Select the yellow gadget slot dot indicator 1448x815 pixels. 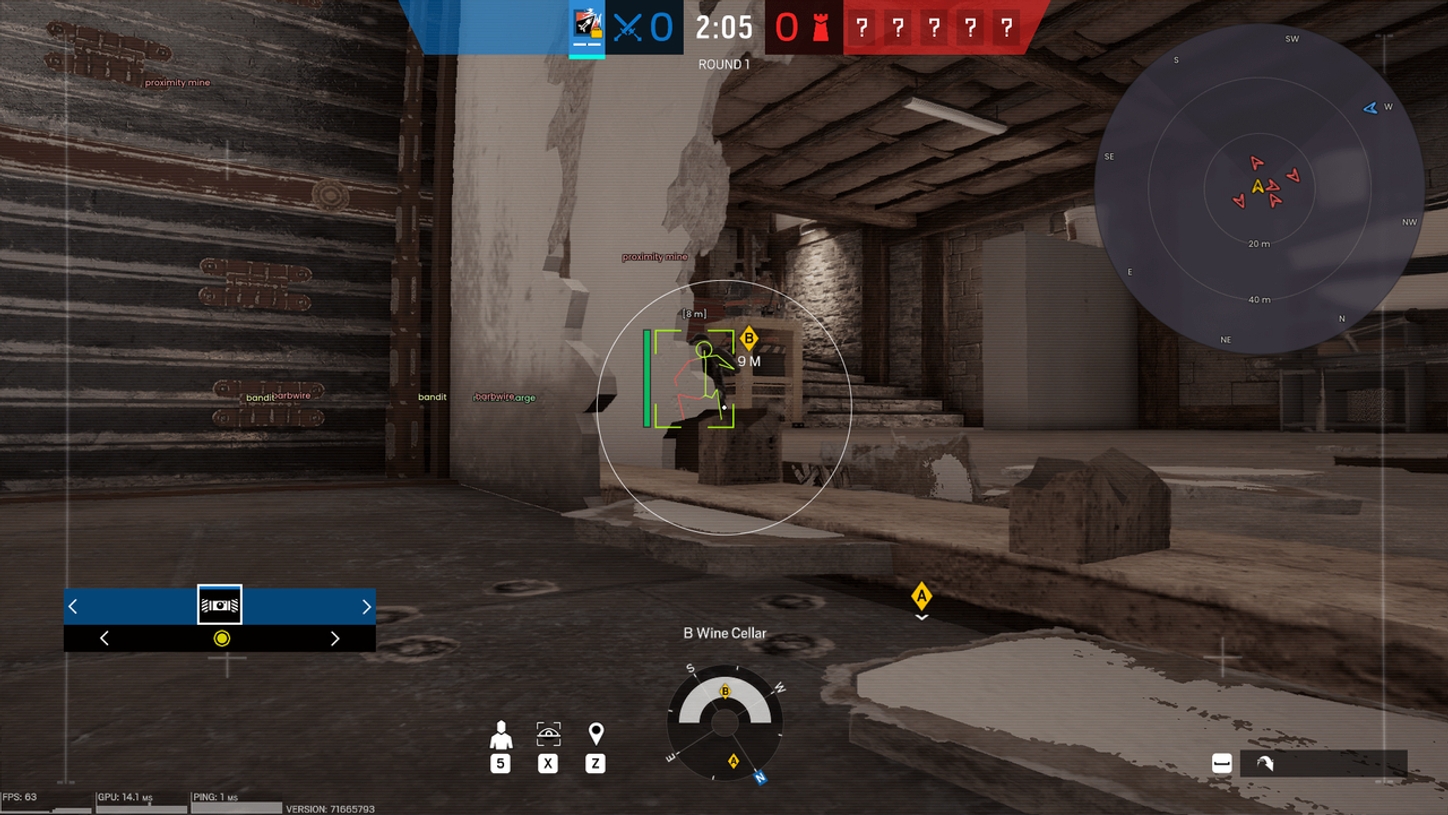coord(219,636)
